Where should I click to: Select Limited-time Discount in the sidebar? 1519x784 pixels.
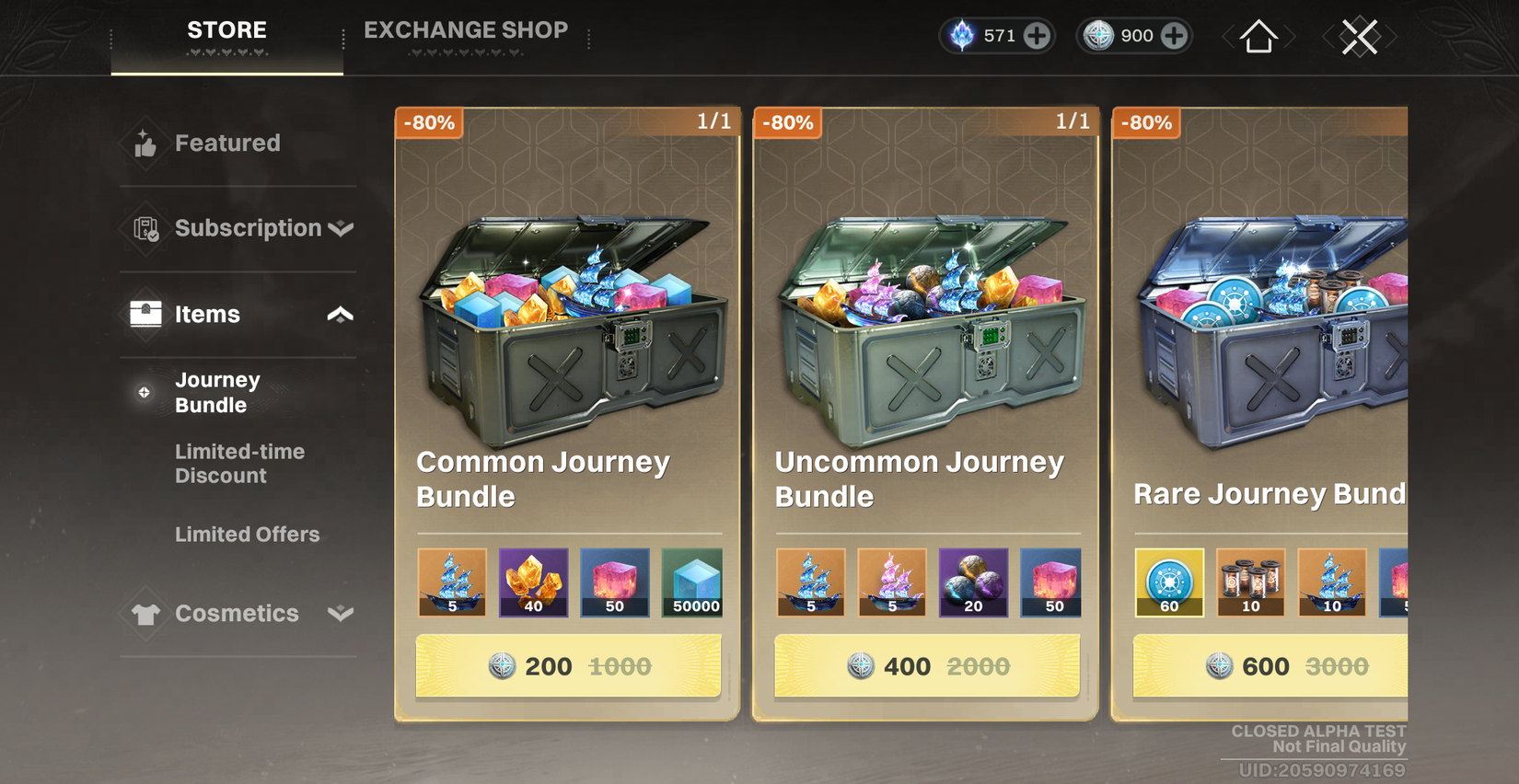click(x=239, y=463)
